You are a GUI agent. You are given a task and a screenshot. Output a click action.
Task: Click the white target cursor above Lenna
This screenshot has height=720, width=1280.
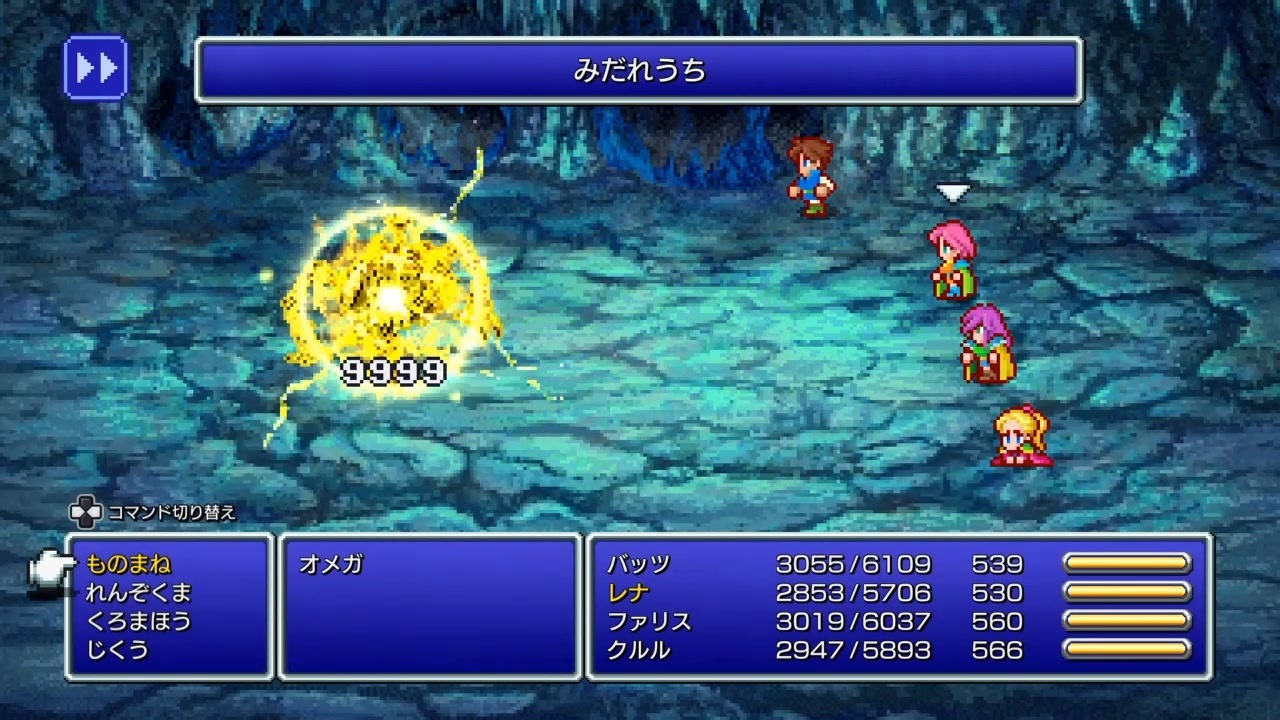(952, 190)
